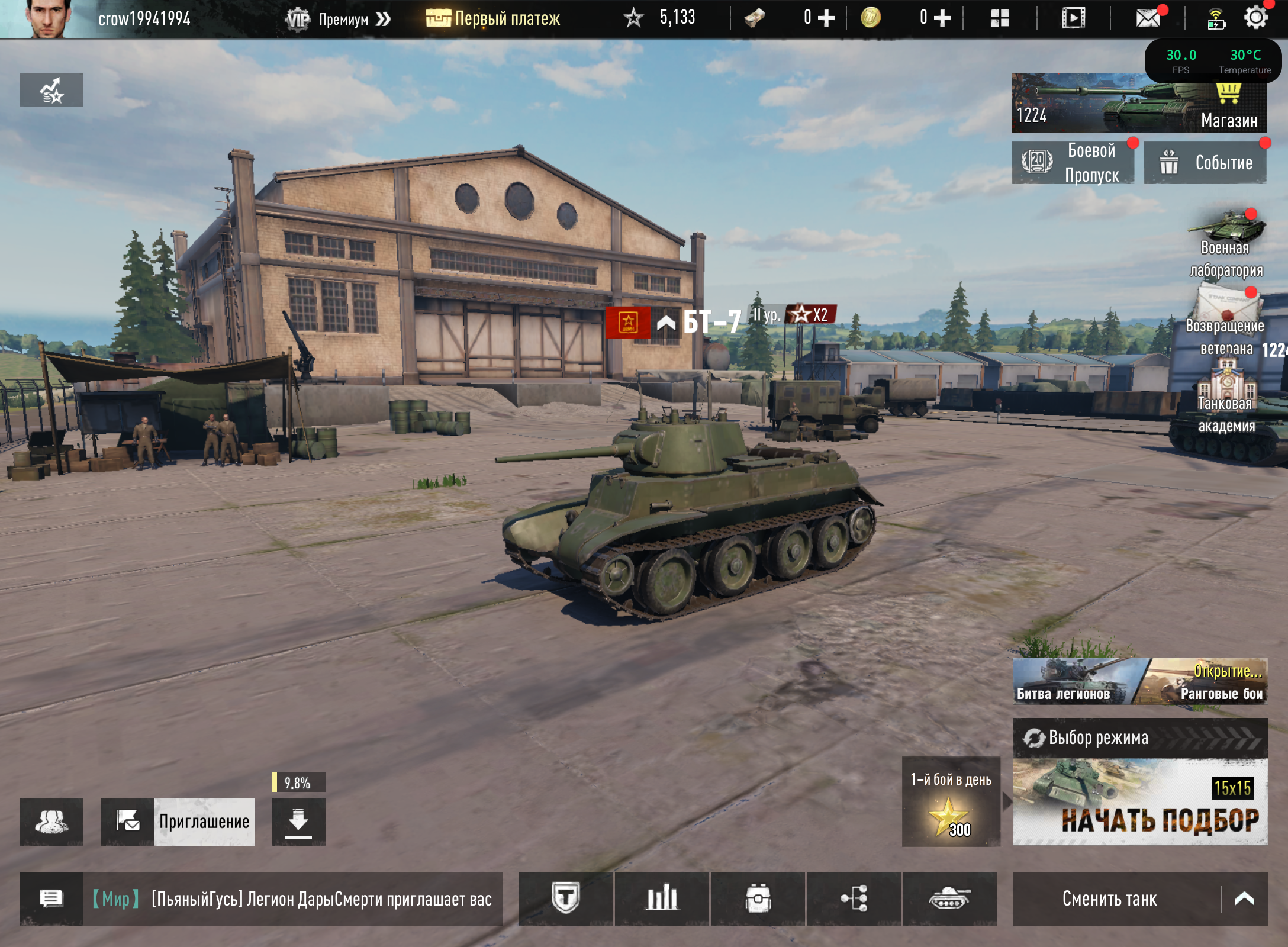The image size is (1288, 947).
Task: Open the tech tree branch icon
Action: (x=854, y=899)
